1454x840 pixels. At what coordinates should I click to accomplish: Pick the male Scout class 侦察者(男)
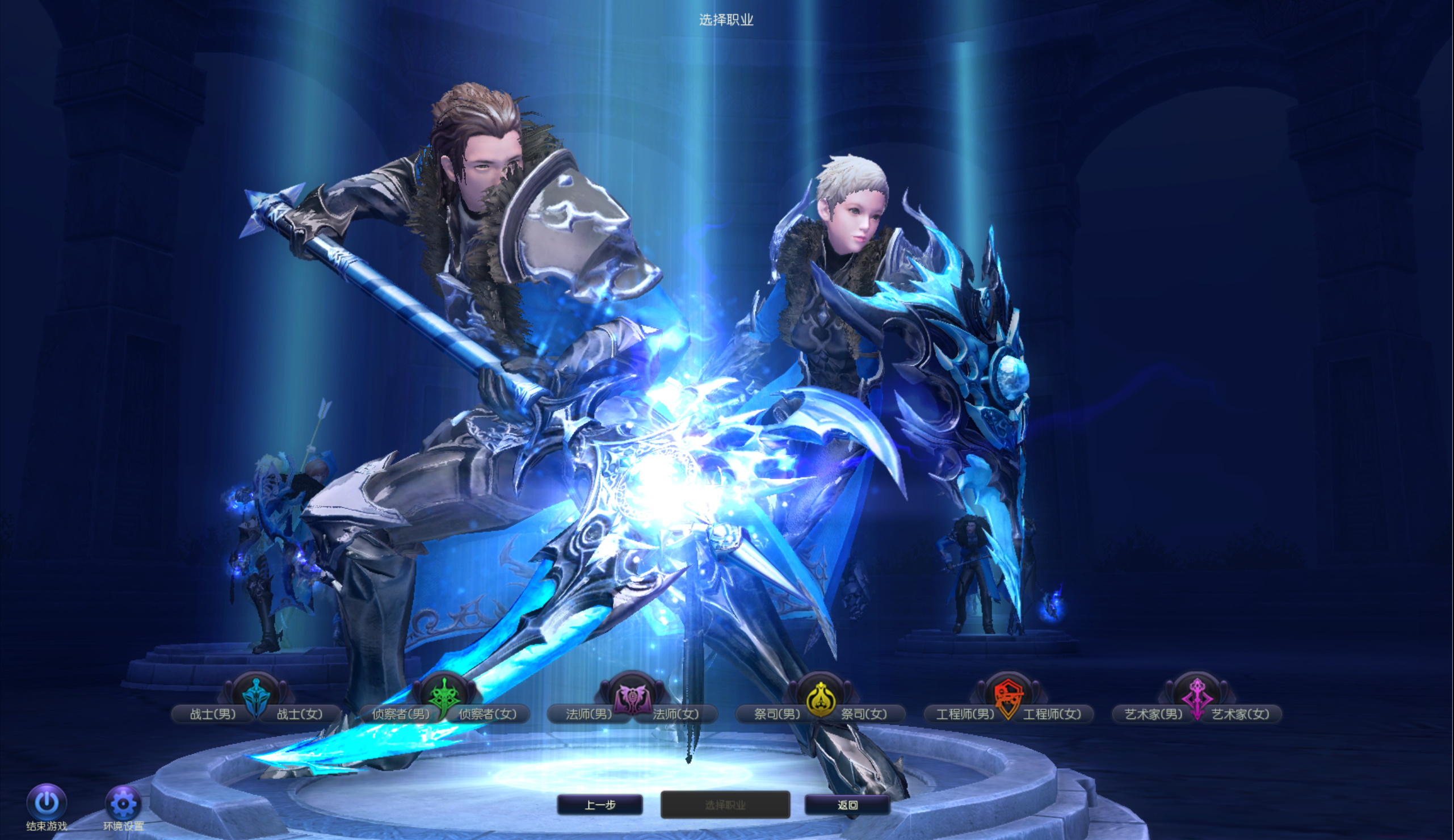[400, 714]
